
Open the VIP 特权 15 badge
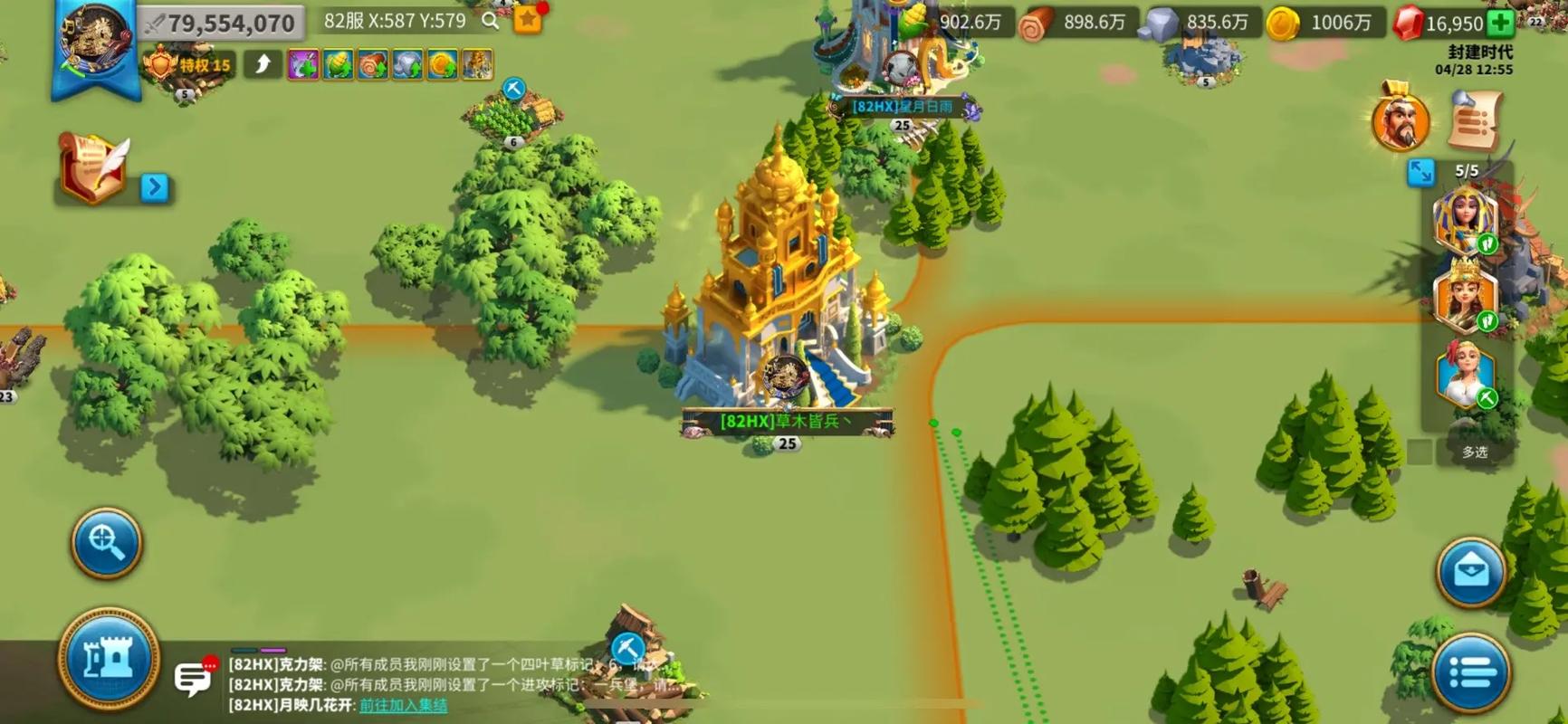pos(188,65)
